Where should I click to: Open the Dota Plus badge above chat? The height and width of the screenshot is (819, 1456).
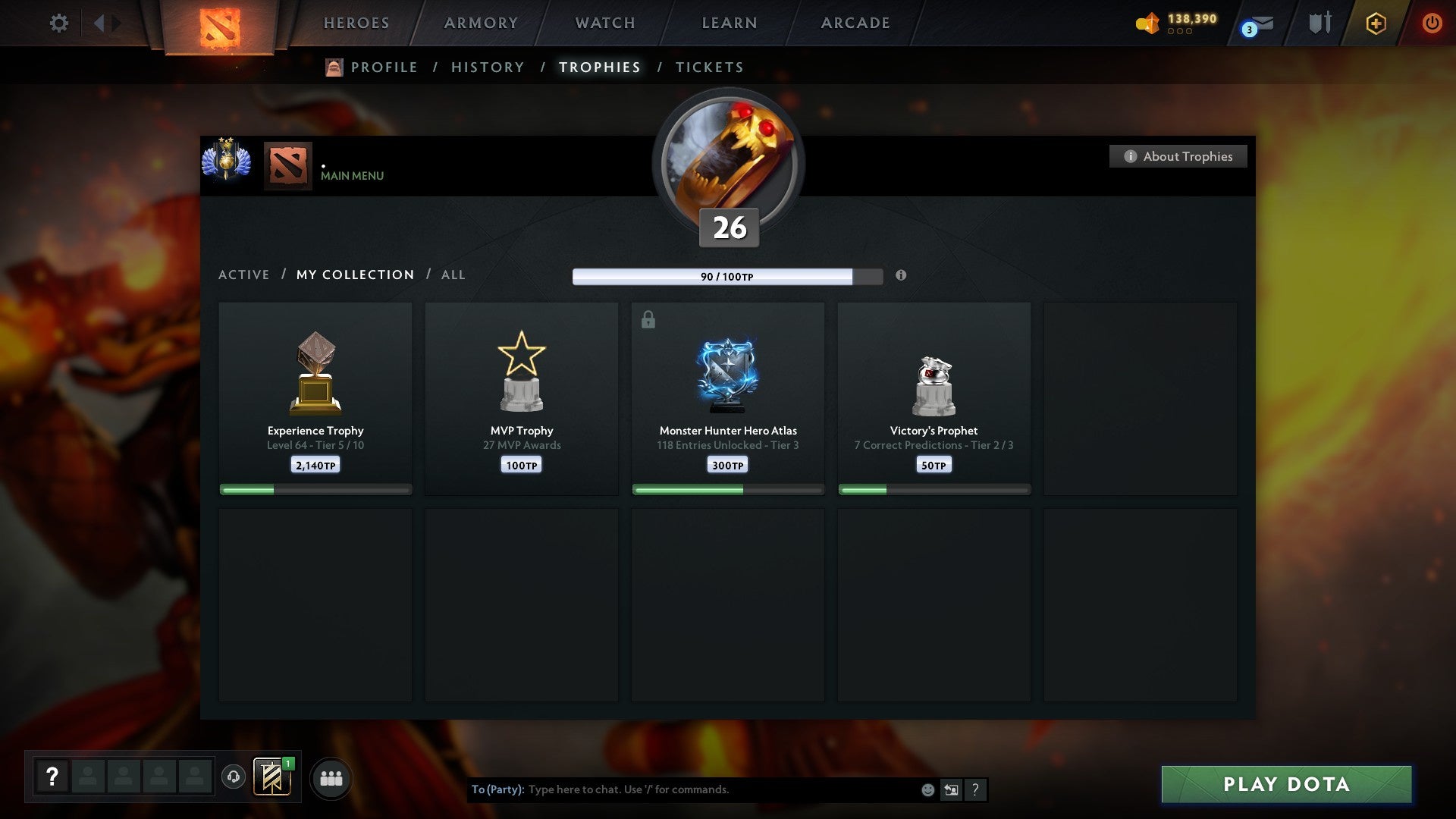271,777
